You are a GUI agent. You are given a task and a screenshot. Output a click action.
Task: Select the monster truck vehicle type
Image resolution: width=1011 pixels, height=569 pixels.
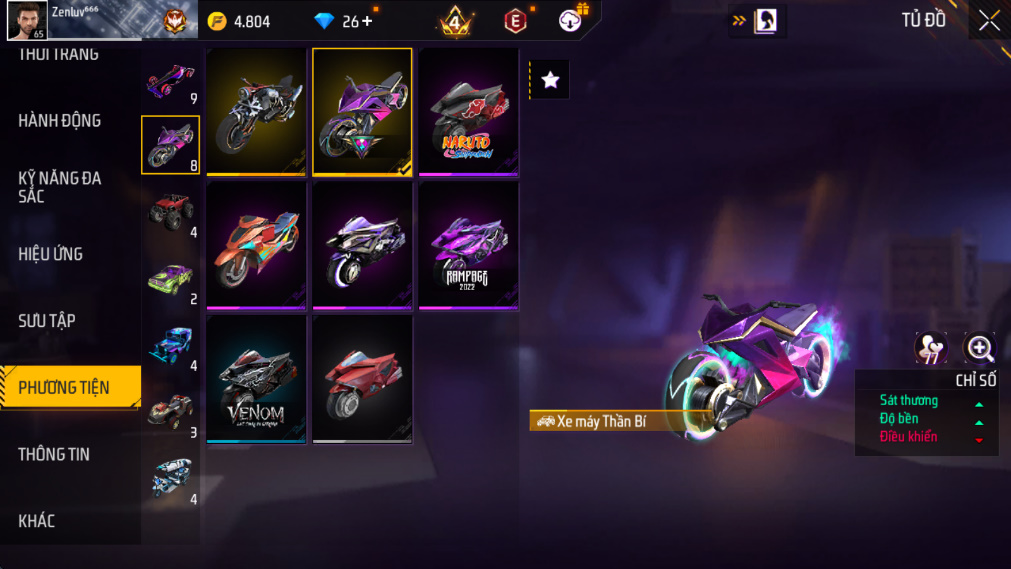coord(171,212)
